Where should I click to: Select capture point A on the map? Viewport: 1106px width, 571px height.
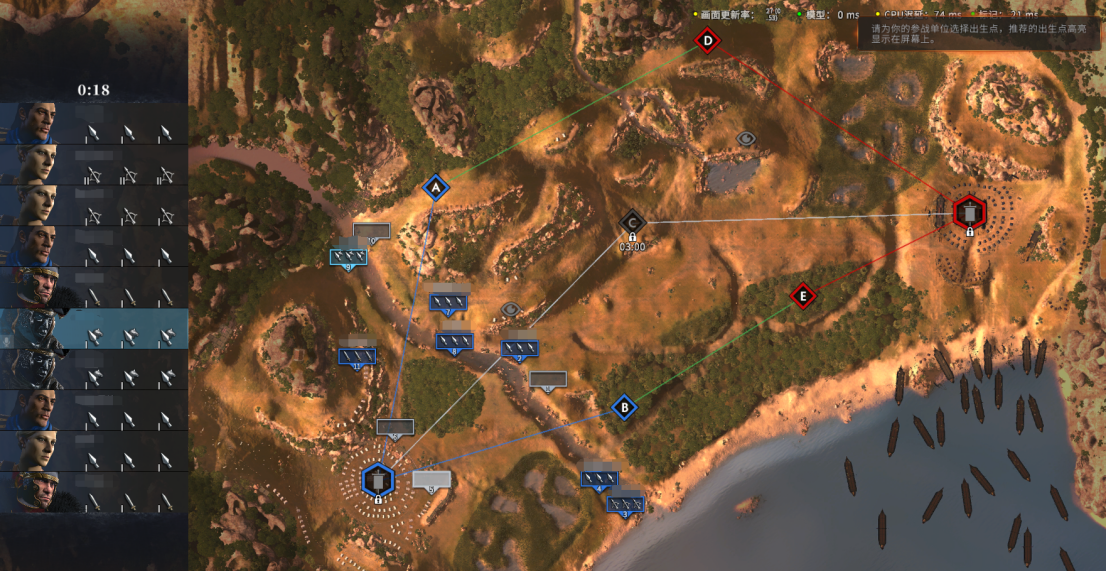[x=435, y=187]
